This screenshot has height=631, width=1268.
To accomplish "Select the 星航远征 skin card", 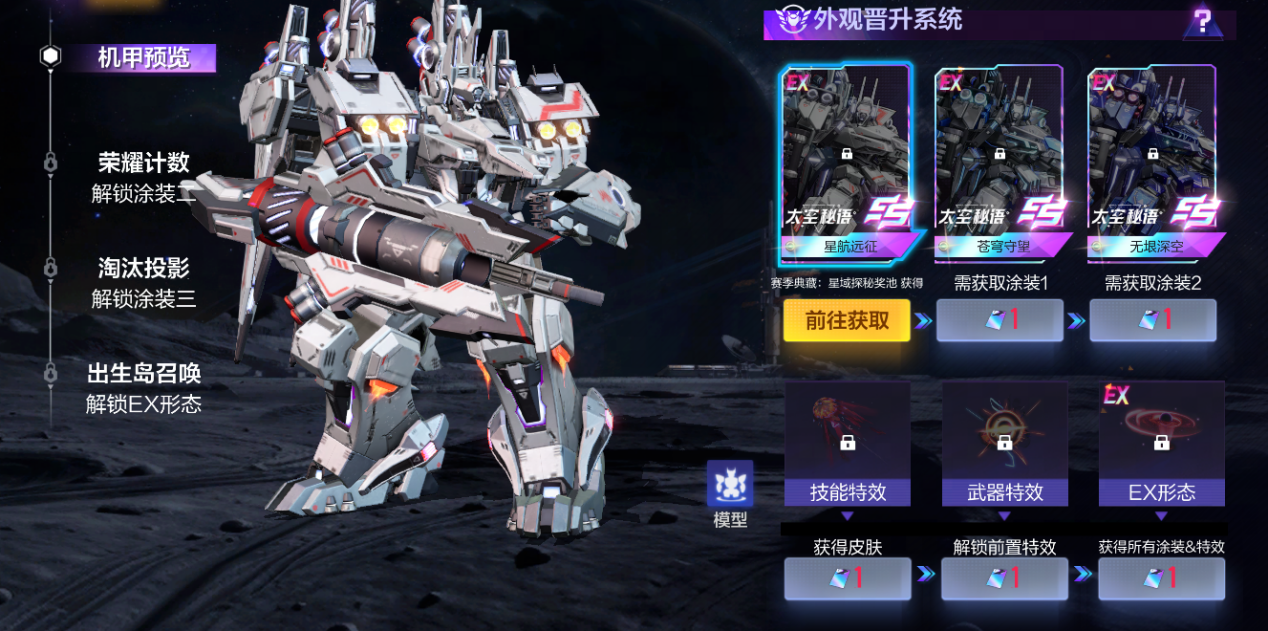I will [x=846, y=162].
